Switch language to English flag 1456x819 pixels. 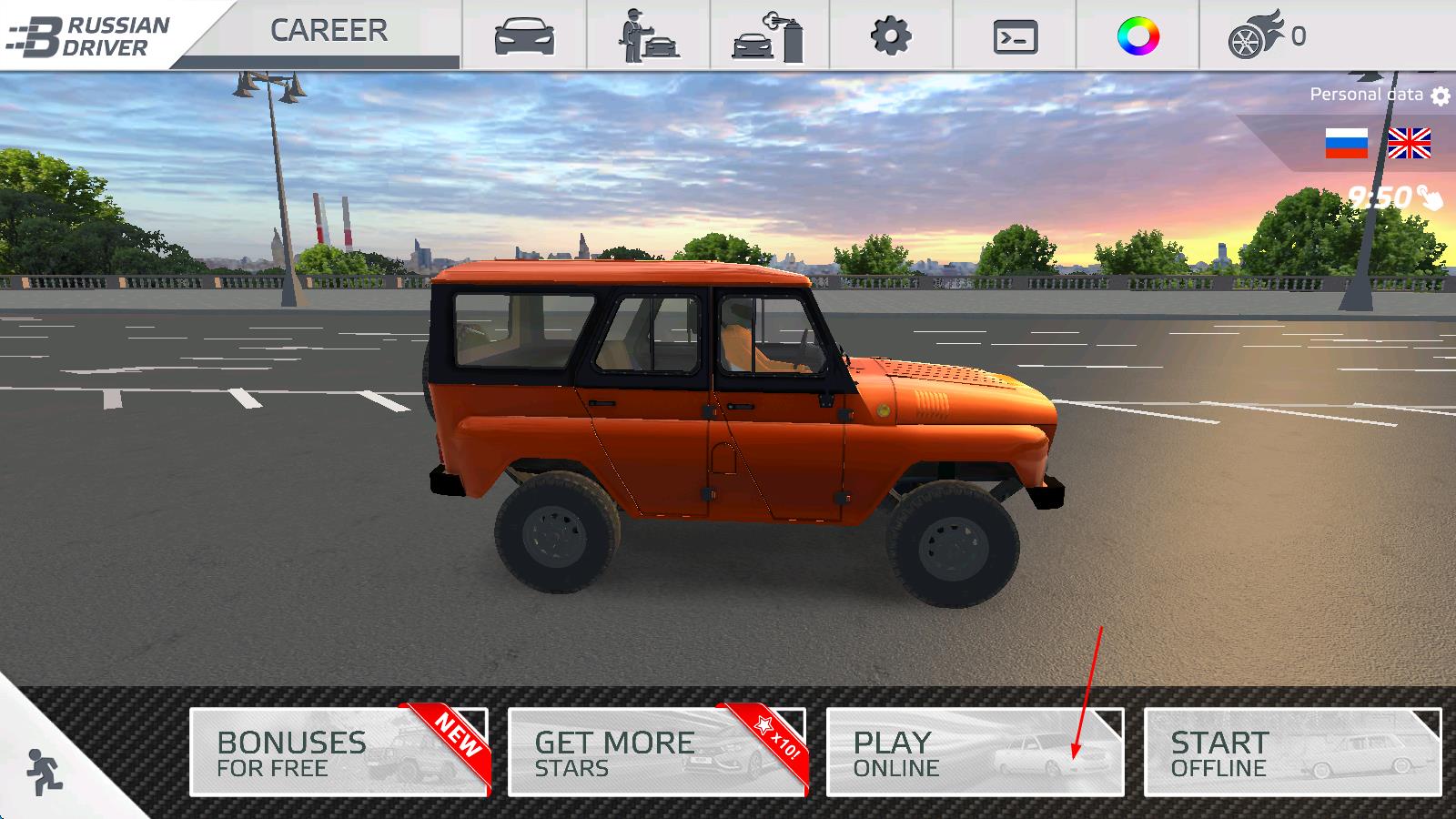pos(1409,144)
